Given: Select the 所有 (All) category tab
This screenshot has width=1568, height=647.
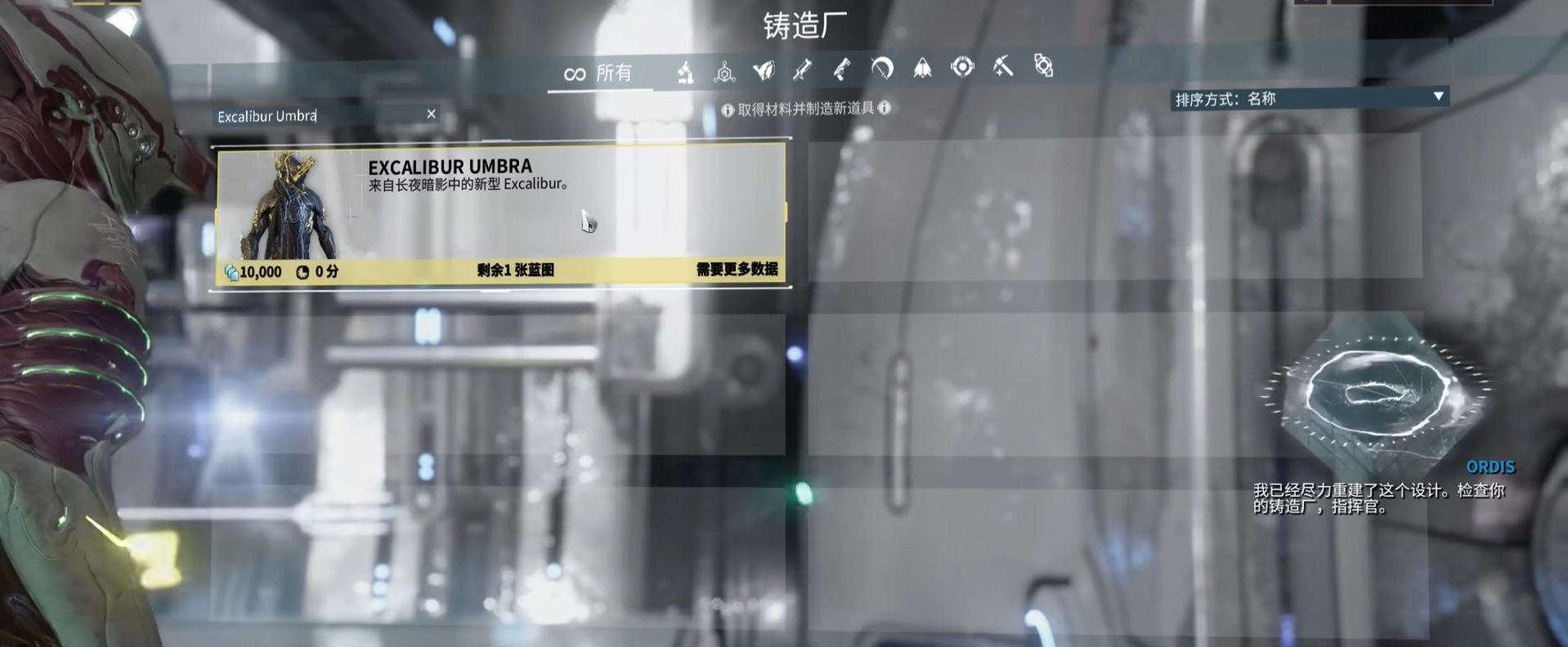Looking at the screenshot, I should tap(599, 74).
